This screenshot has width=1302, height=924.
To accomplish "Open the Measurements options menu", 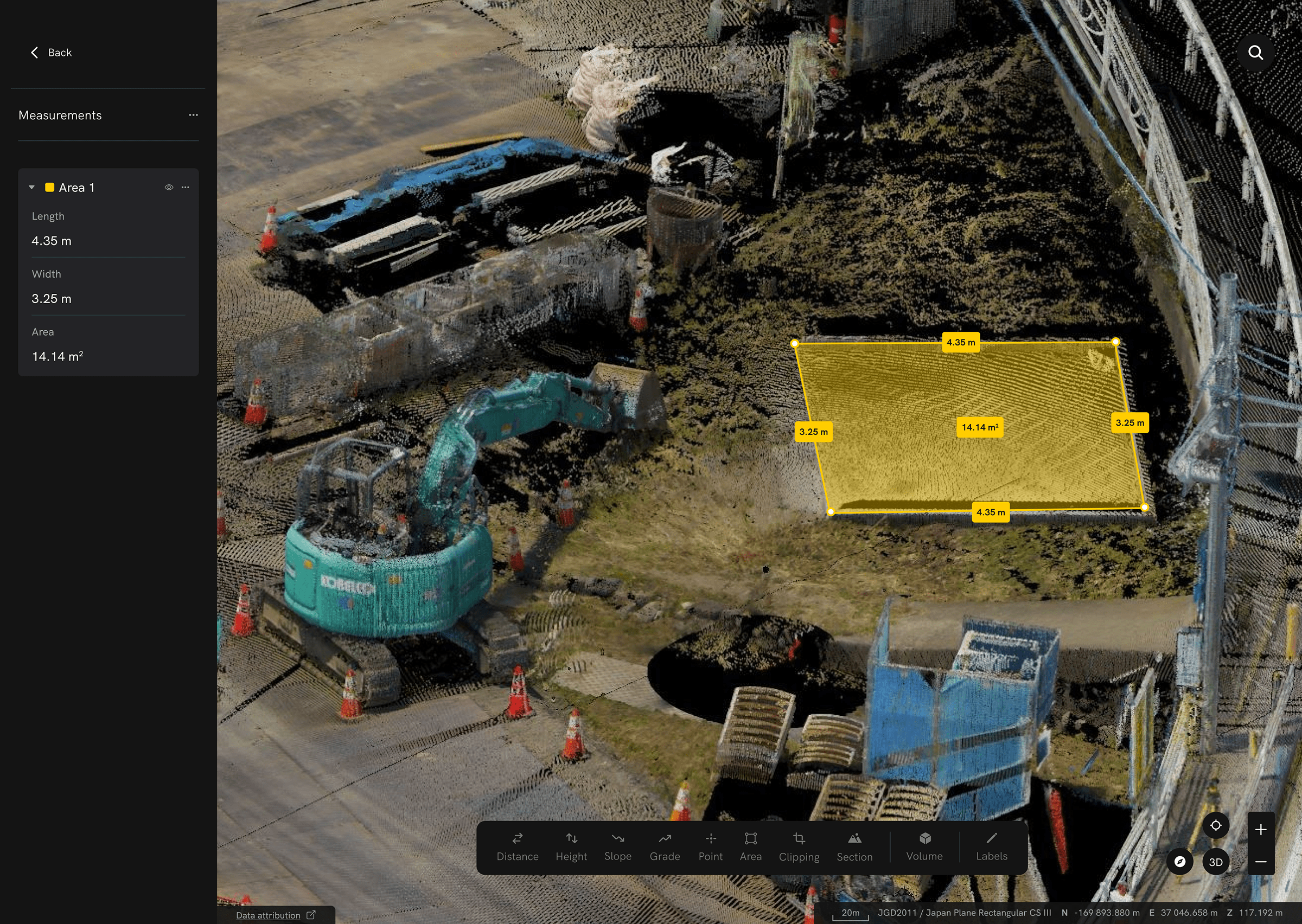I will tap(194, 115).
